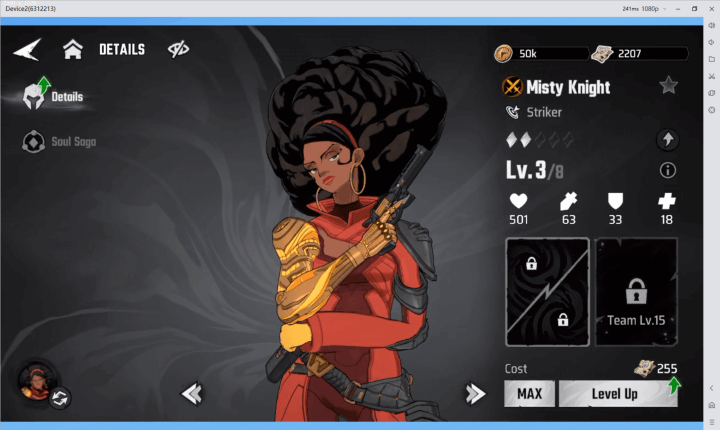Level Up Misty Knight

click(616, 394)
